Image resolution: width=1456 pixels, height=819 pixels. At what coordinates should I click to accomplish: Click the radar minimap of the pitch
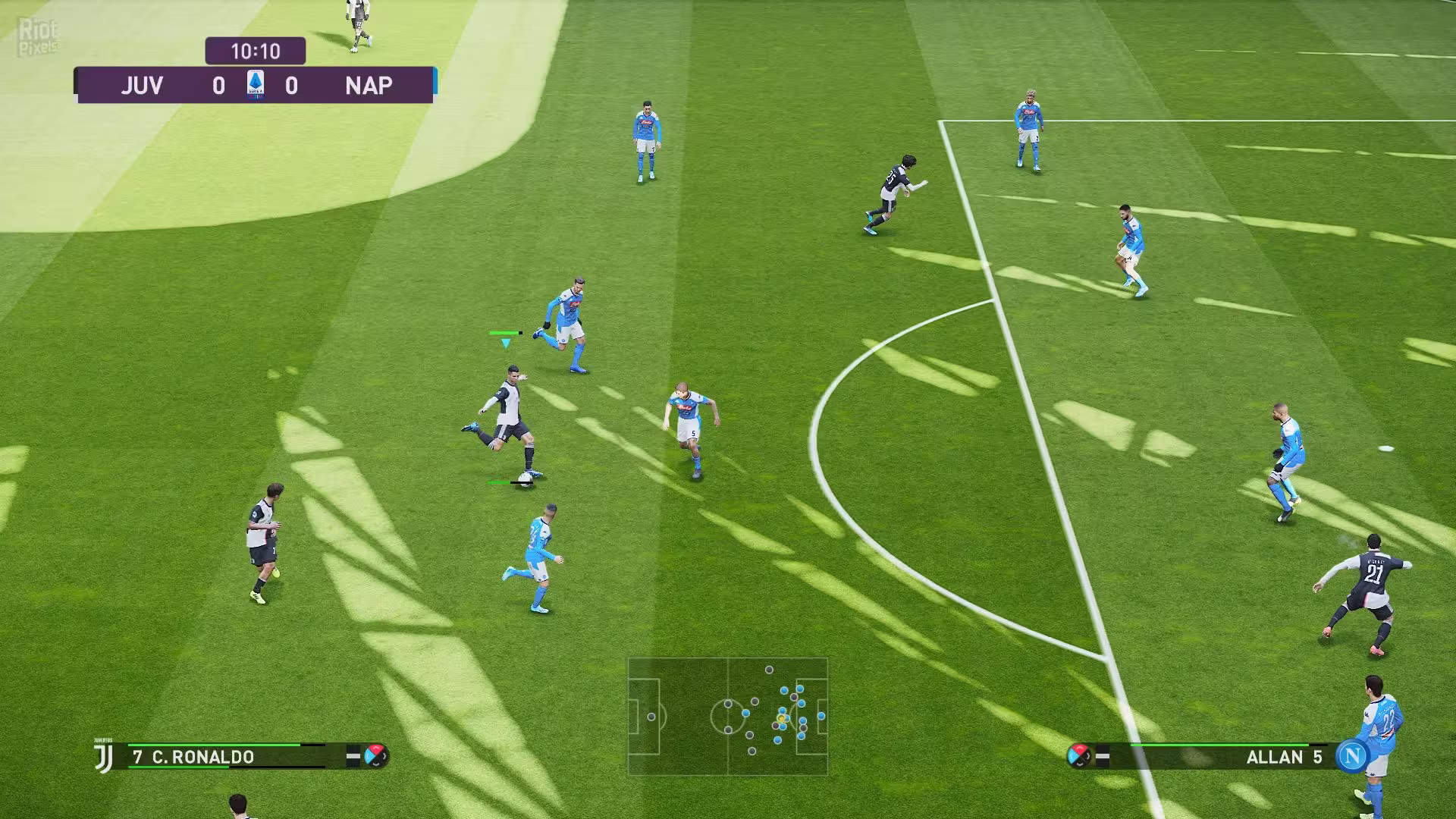727,716
